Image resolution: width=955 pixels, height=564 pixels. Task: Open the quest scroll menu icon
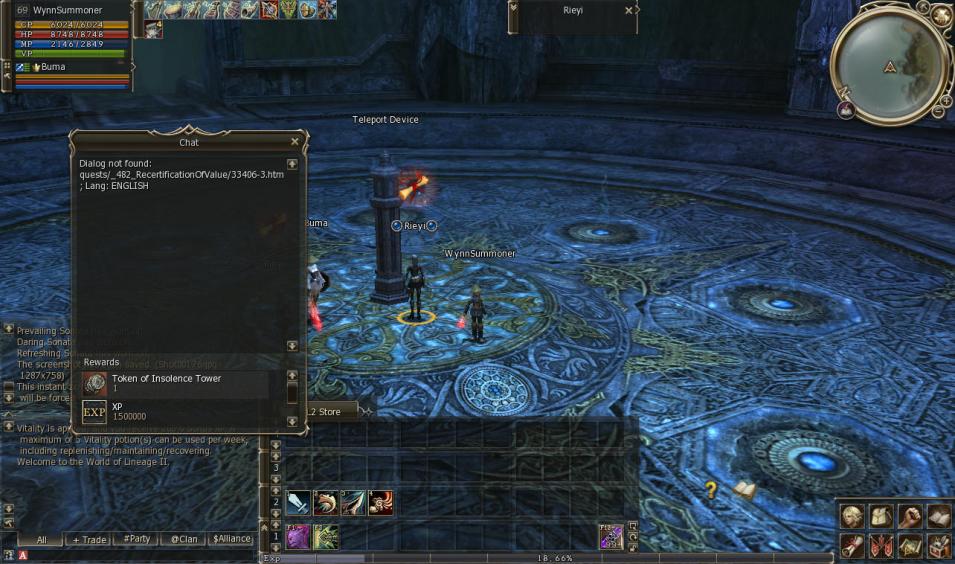point(852,545)
